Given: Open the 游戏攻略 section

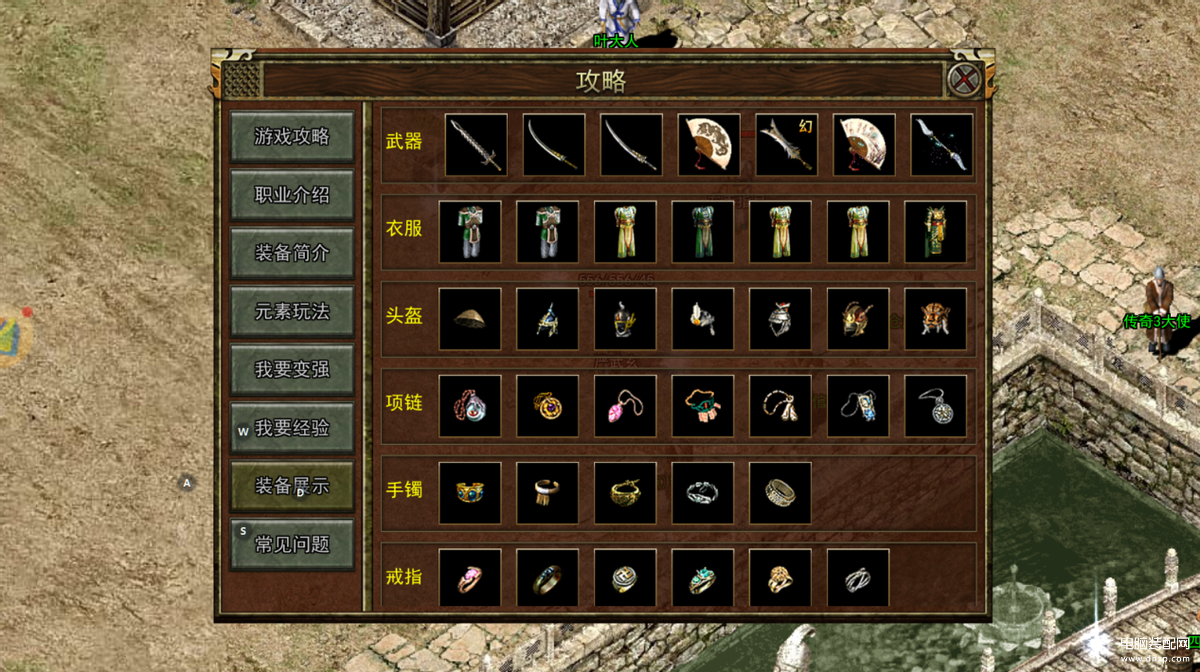Looking at the screenshot, I should tap(291, 137).
